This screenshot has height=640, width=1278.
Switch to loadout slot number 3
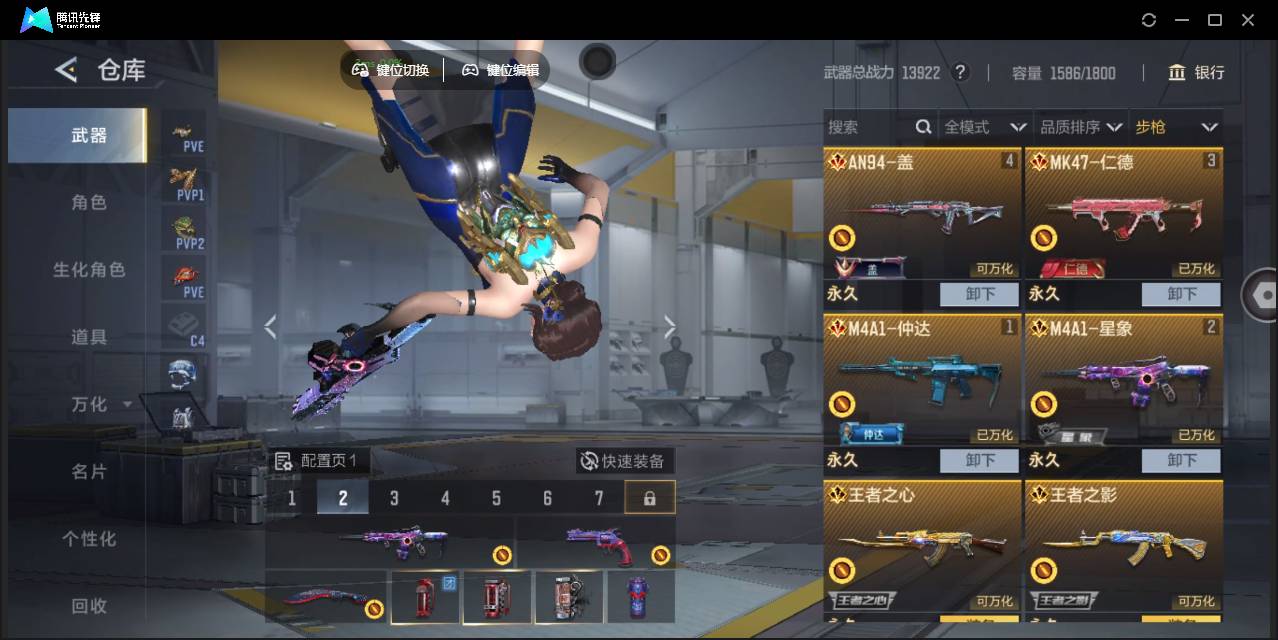394,498
